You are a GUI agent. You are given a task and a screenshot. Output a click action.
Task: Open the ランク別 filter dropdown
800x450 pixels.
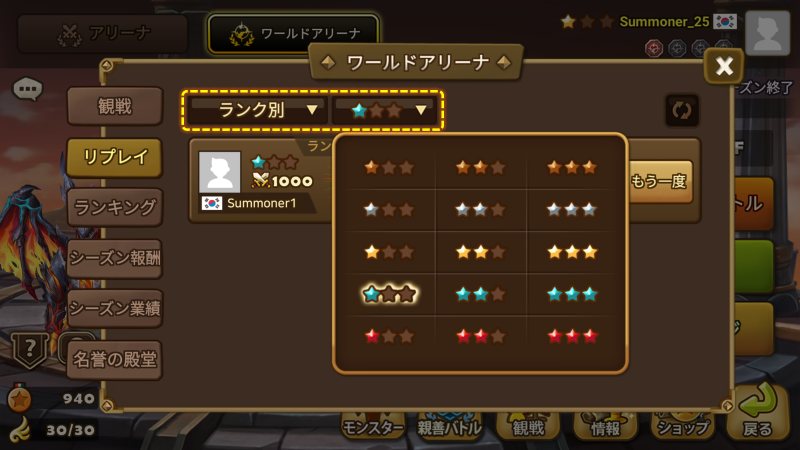click(257, 110)
